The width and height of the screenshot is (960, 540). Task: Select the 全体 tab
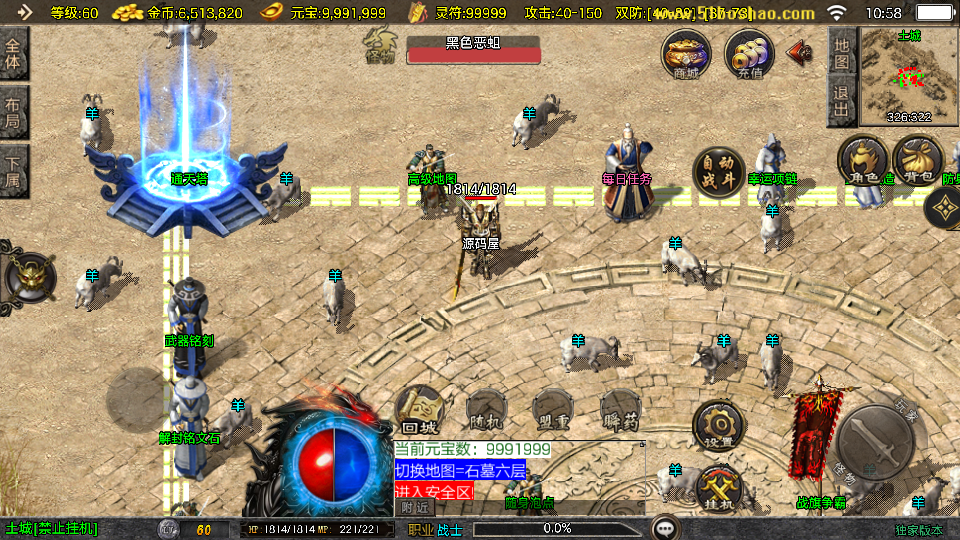click(13, 52)
